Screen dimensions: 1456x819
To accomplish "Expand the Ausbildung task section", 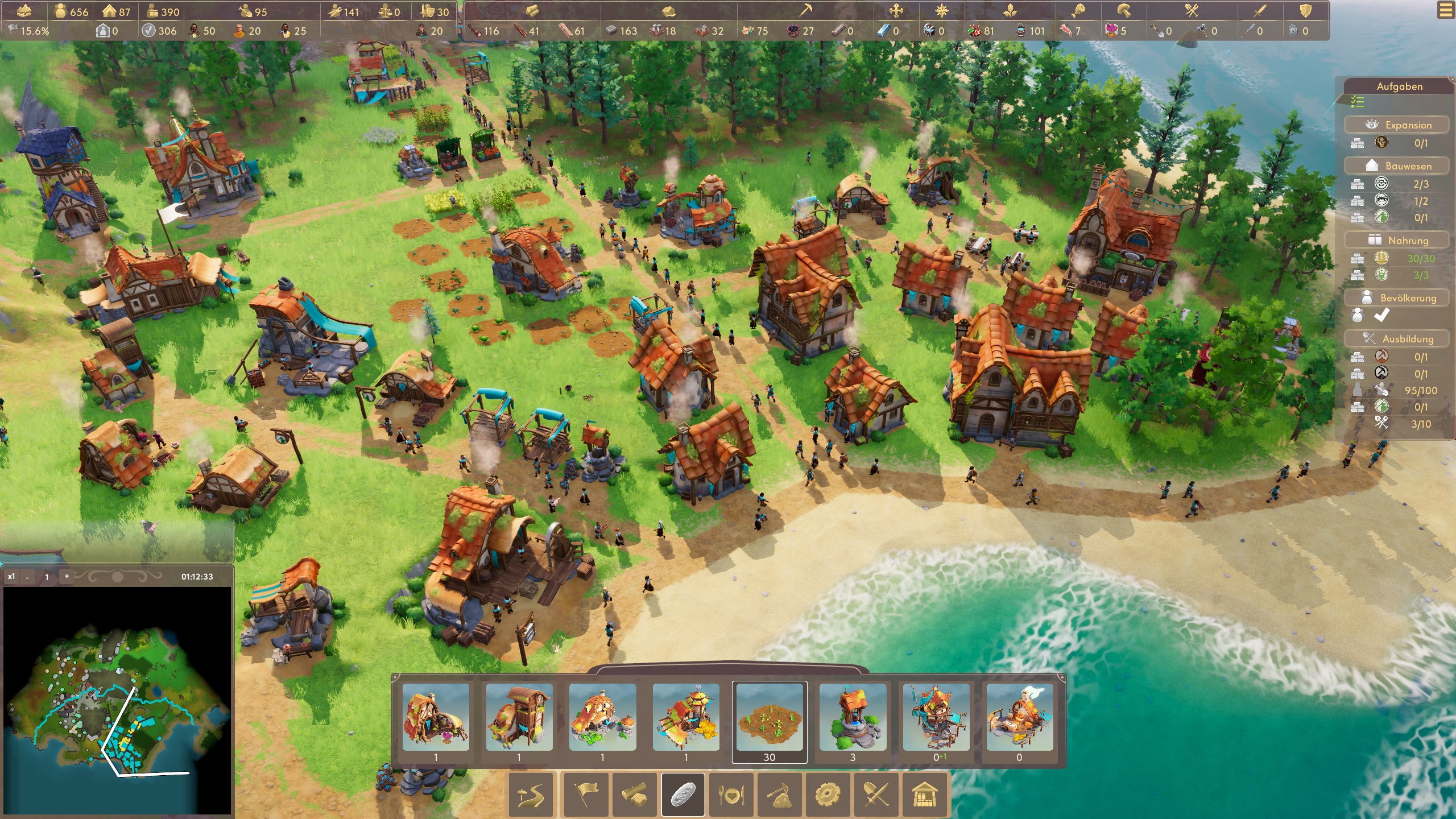I will (1396, 339).
